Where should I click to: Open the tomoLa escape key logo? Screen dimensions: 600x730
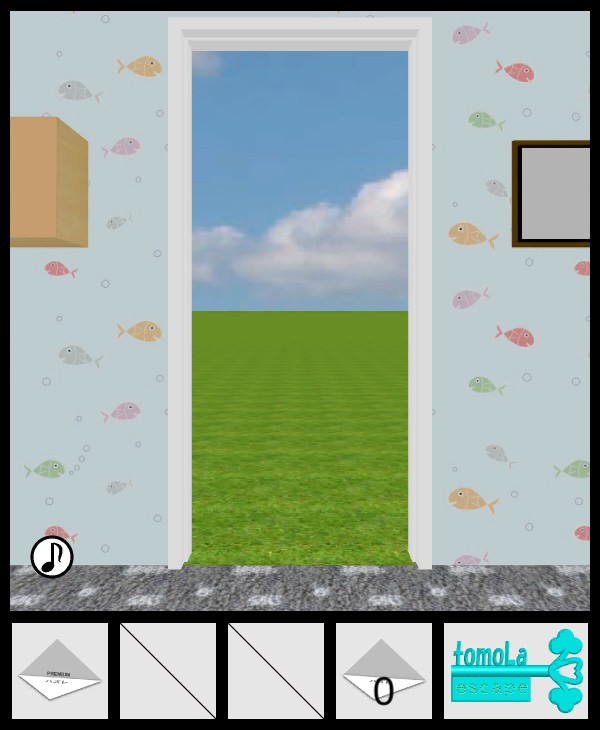tap(516, 671)
